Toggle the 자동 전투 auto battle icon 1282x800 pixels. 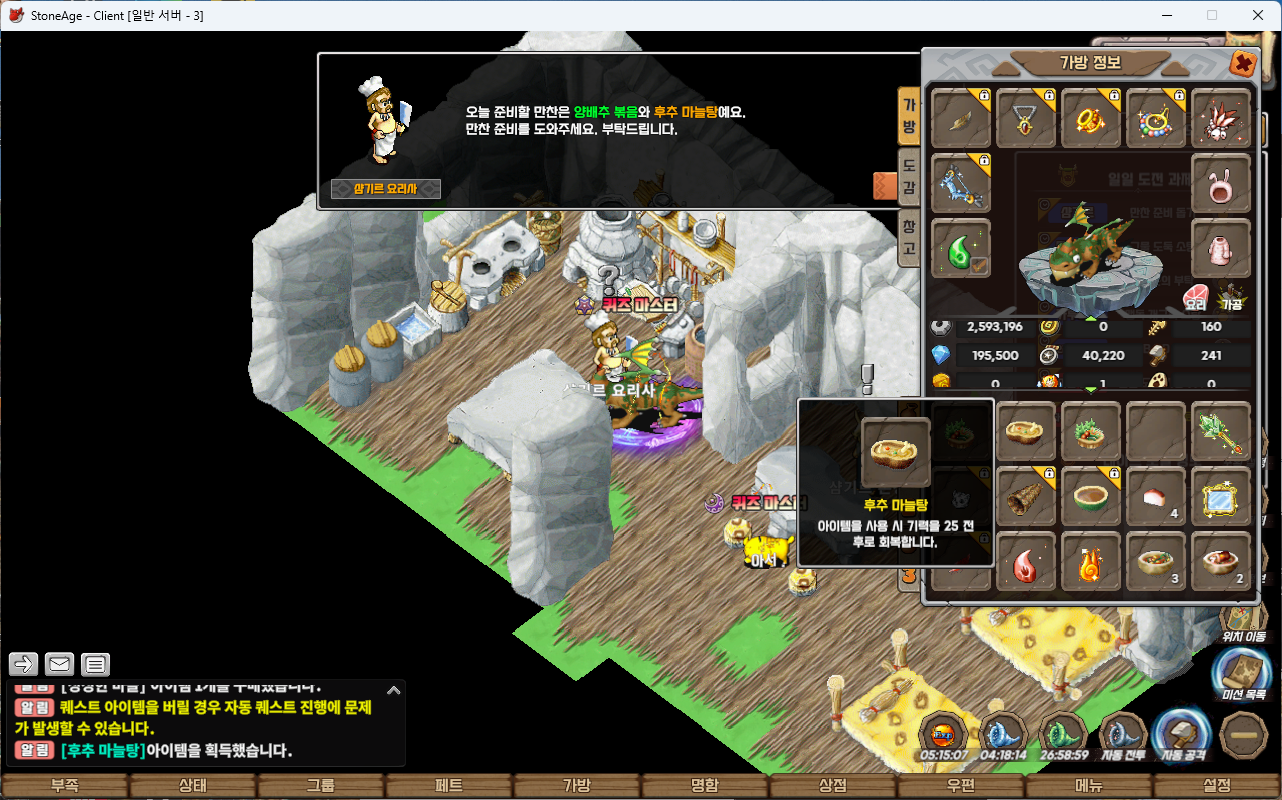[x=1122, y=737]
